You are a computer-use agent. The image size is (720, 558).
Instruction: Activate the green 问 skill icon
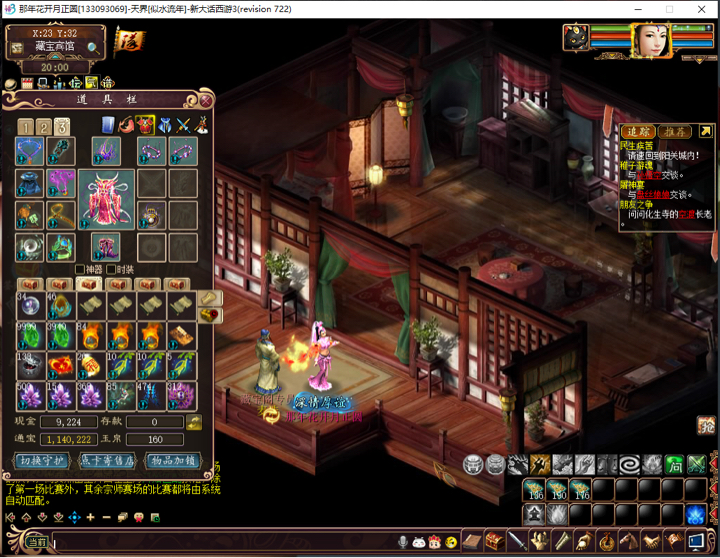pos(674,464)
